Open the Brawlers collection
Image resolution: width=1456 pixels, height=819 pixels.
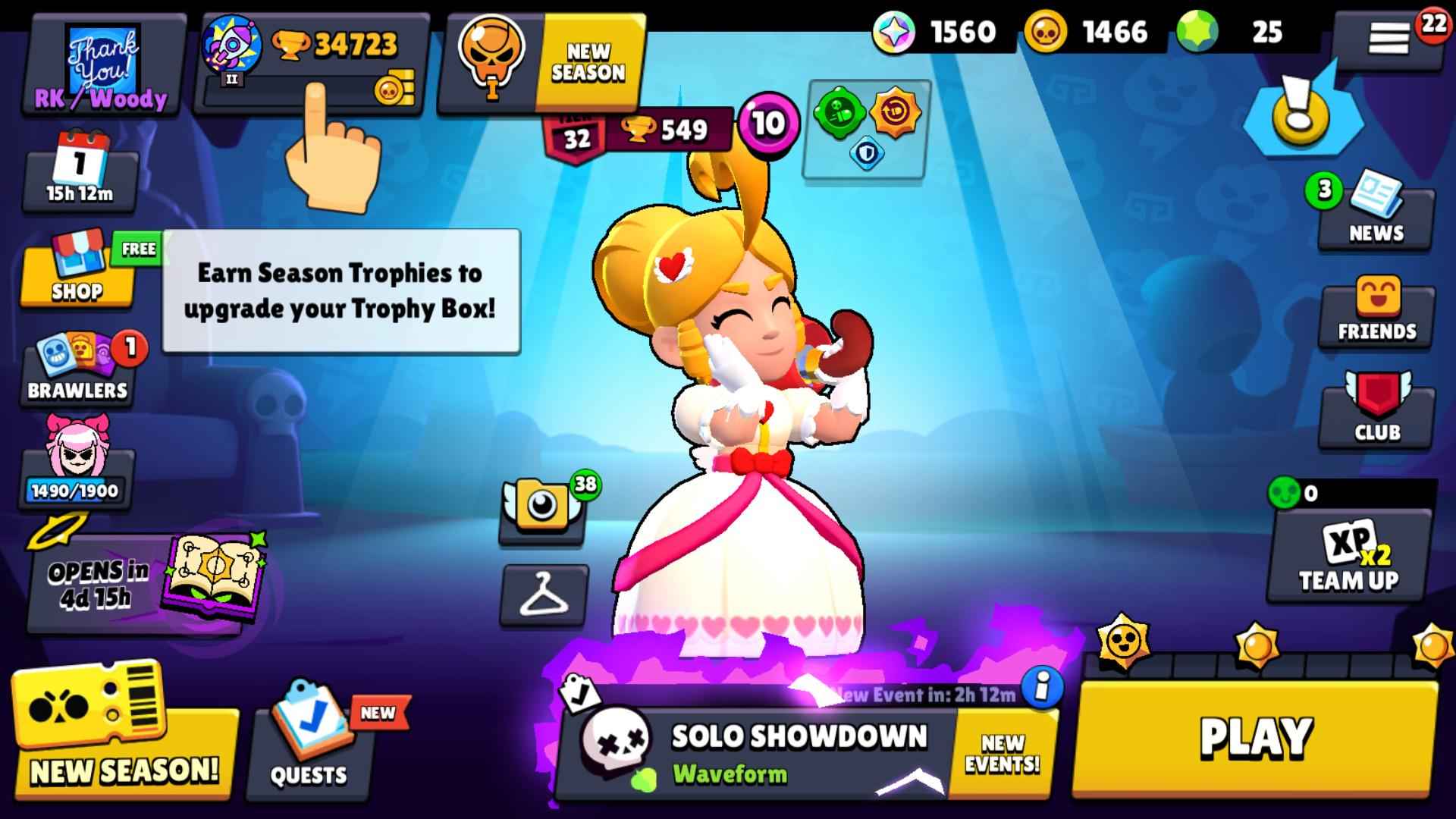[76, 372]
